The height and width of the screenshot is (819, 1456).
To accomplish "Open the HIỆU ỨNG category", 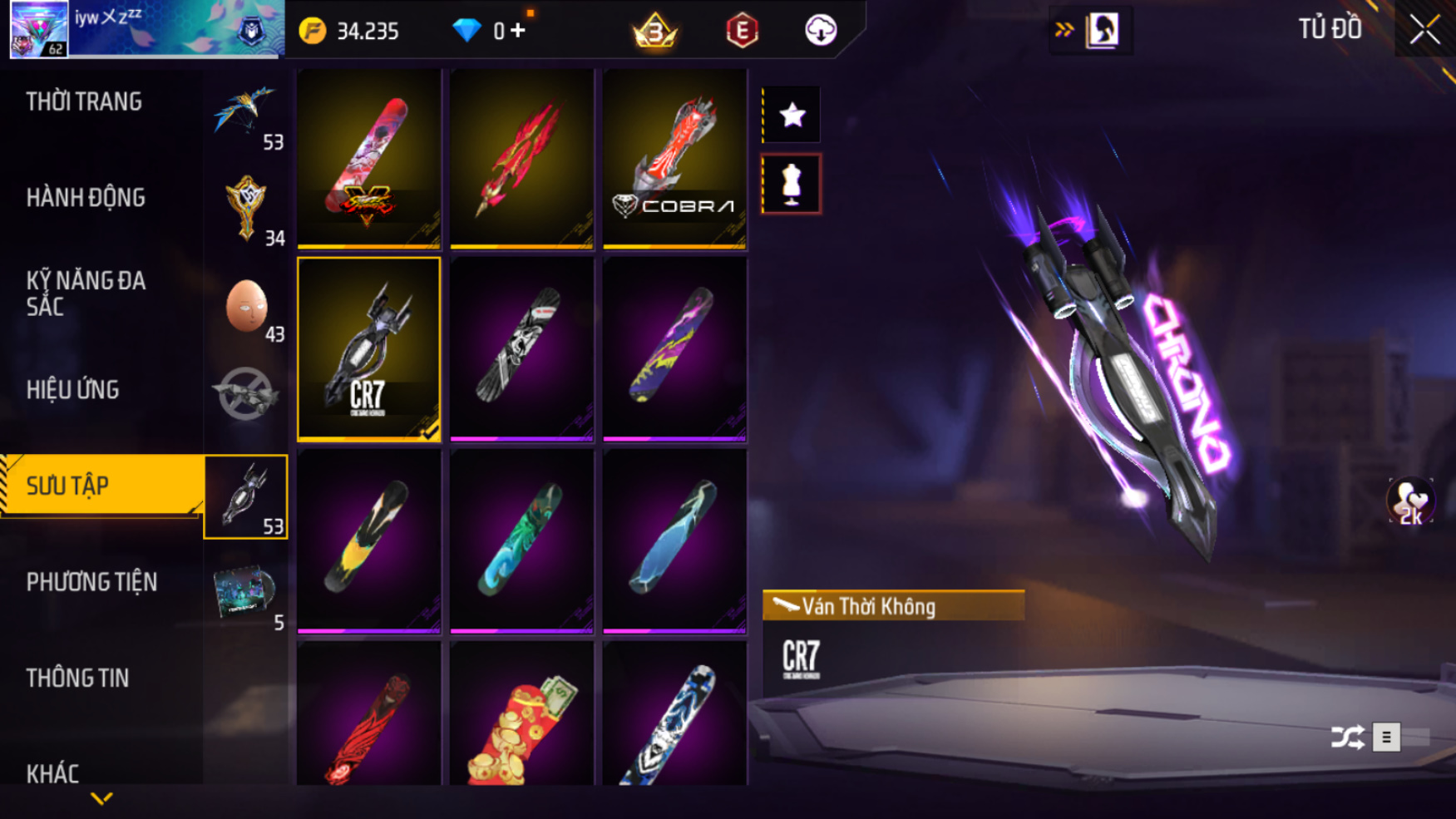I will pyautogui.click(x=73, y=390).
